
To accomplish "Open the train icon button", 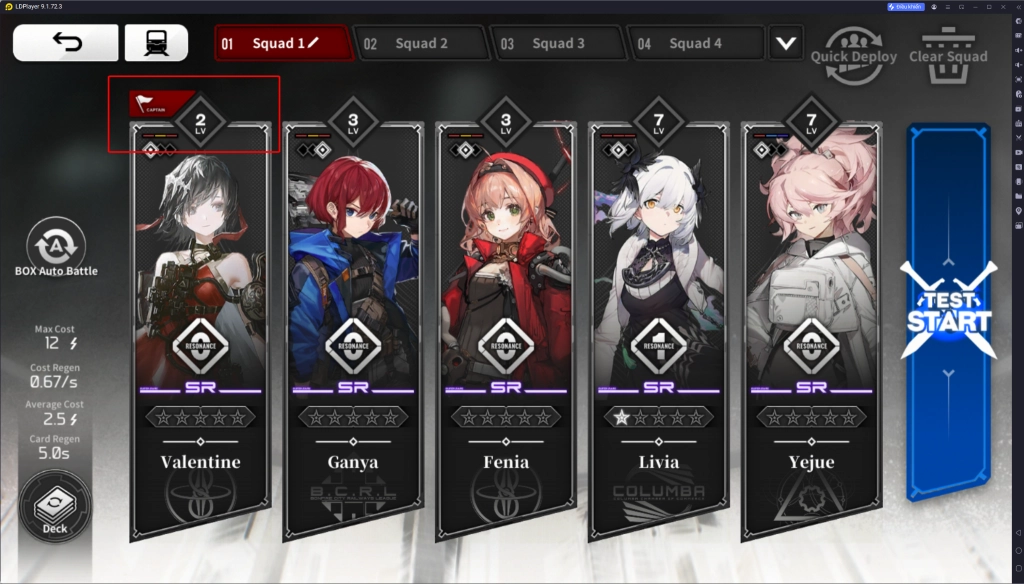I will [156, 43].
